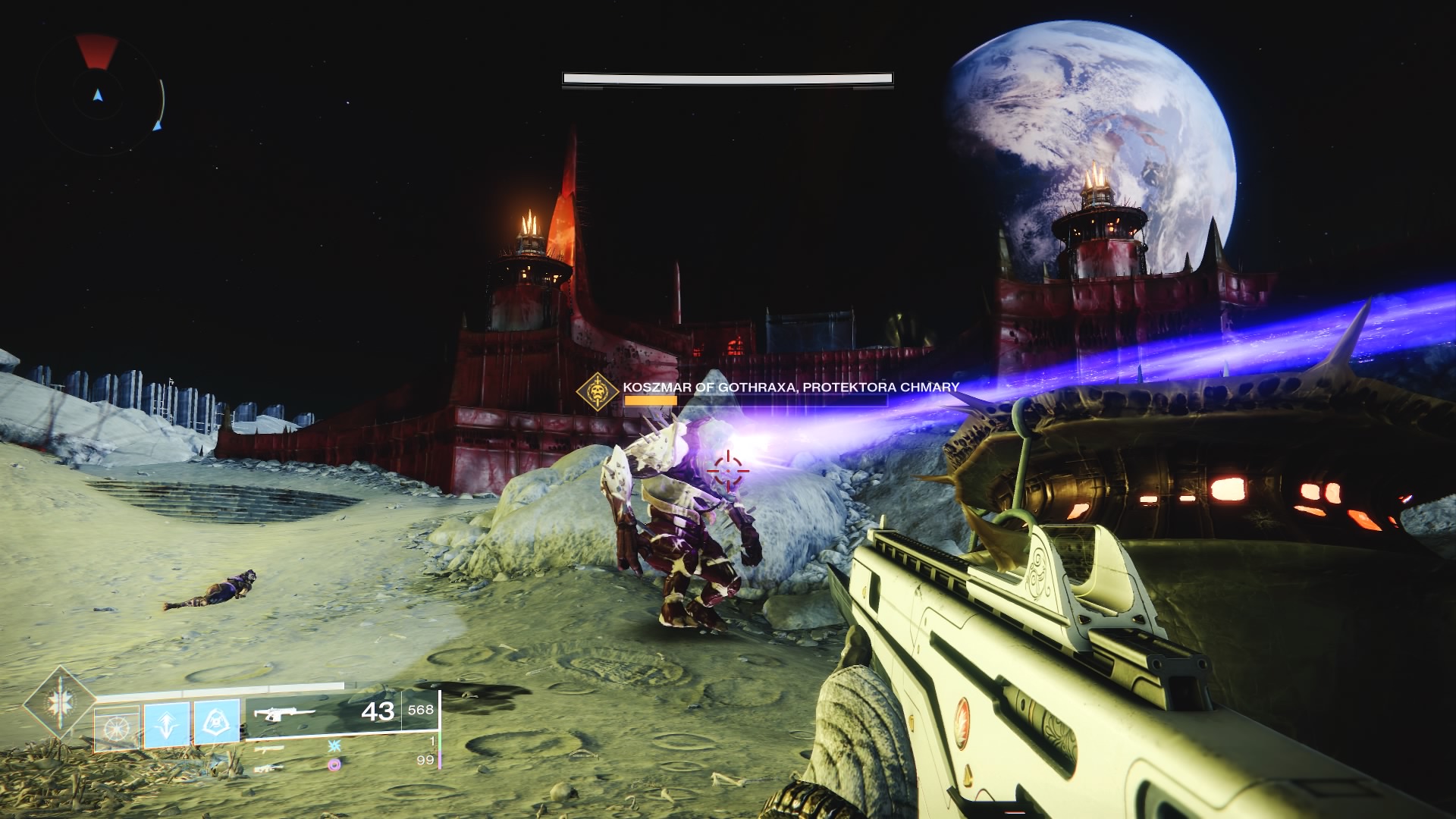Activate the diamond-shaped Super ability icon
Image resolution: width=1456 pixels, height=819 pixels.
[59, 703]
